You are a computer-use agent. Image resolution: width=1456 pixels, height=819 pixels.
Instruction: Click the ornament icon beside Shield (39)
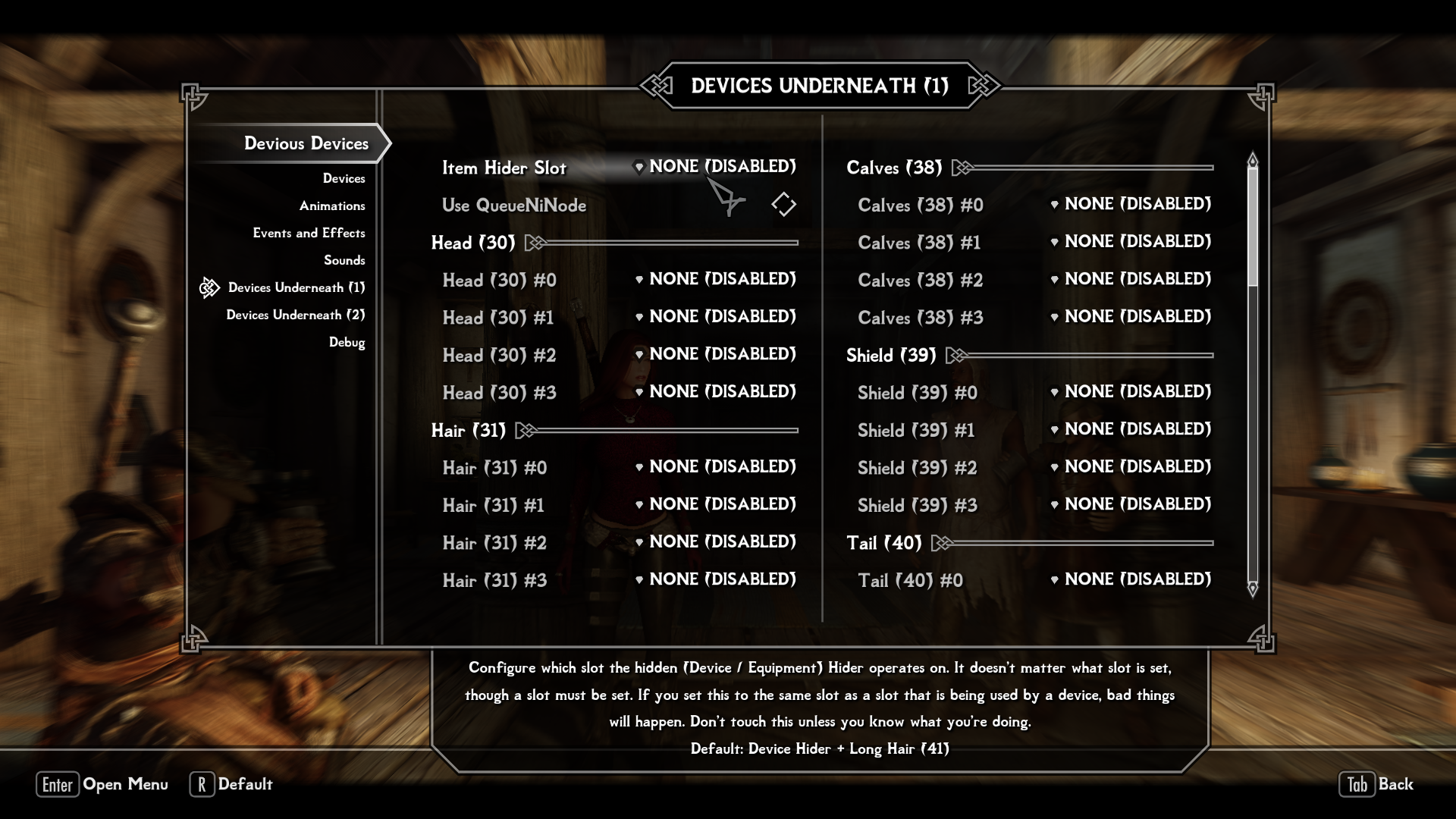coord(956,353)
